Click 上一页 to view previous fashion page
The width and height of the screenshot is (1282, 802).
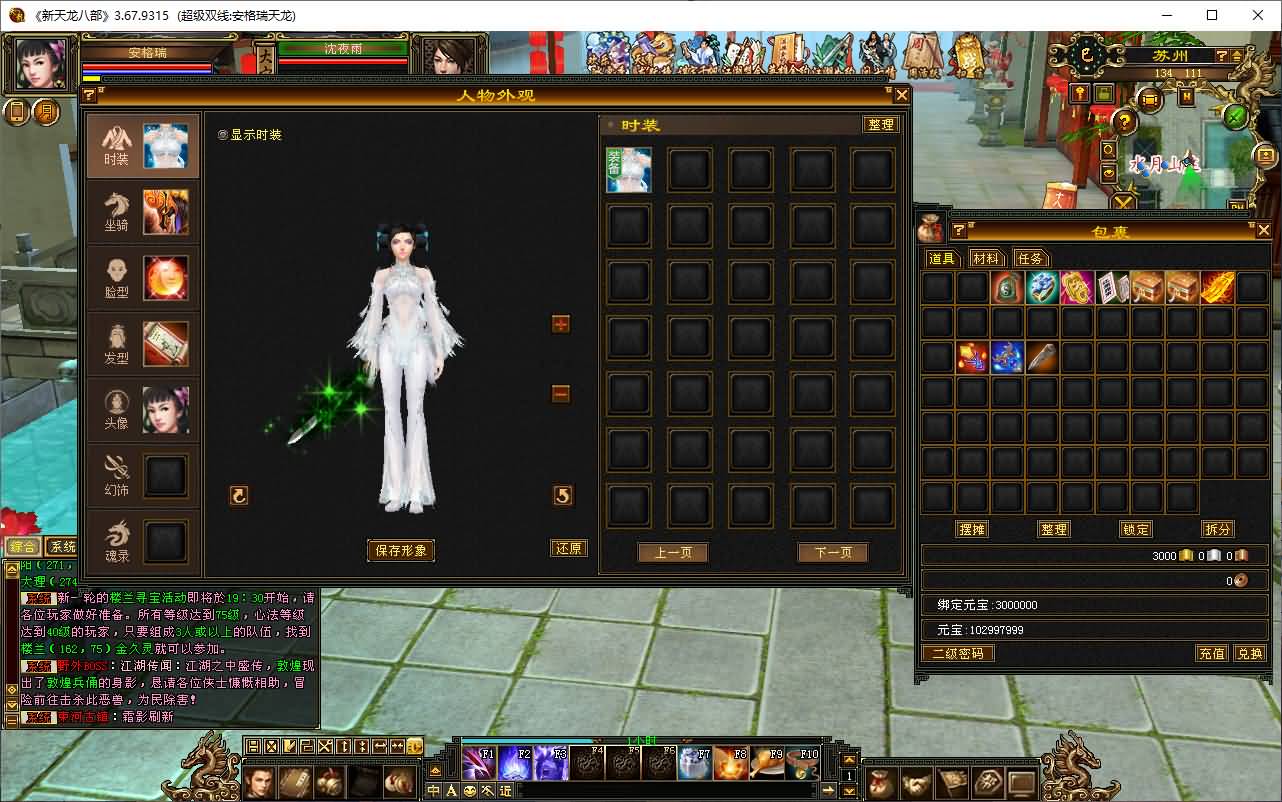coord(672,551)
